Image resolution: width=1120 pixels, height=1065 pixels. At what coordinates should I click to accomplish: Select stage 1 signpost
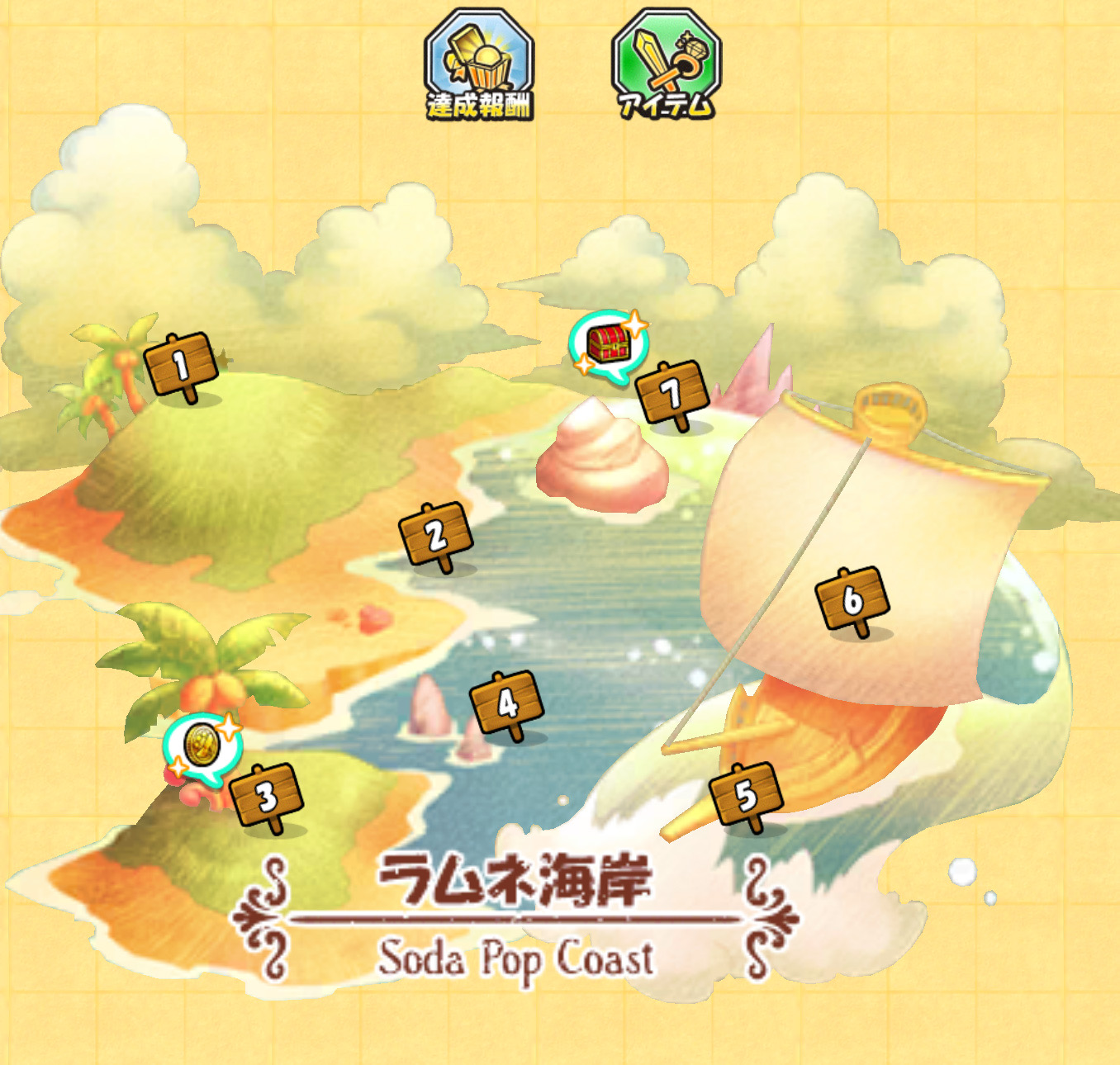pyautogui.click(x=181, y=365)
